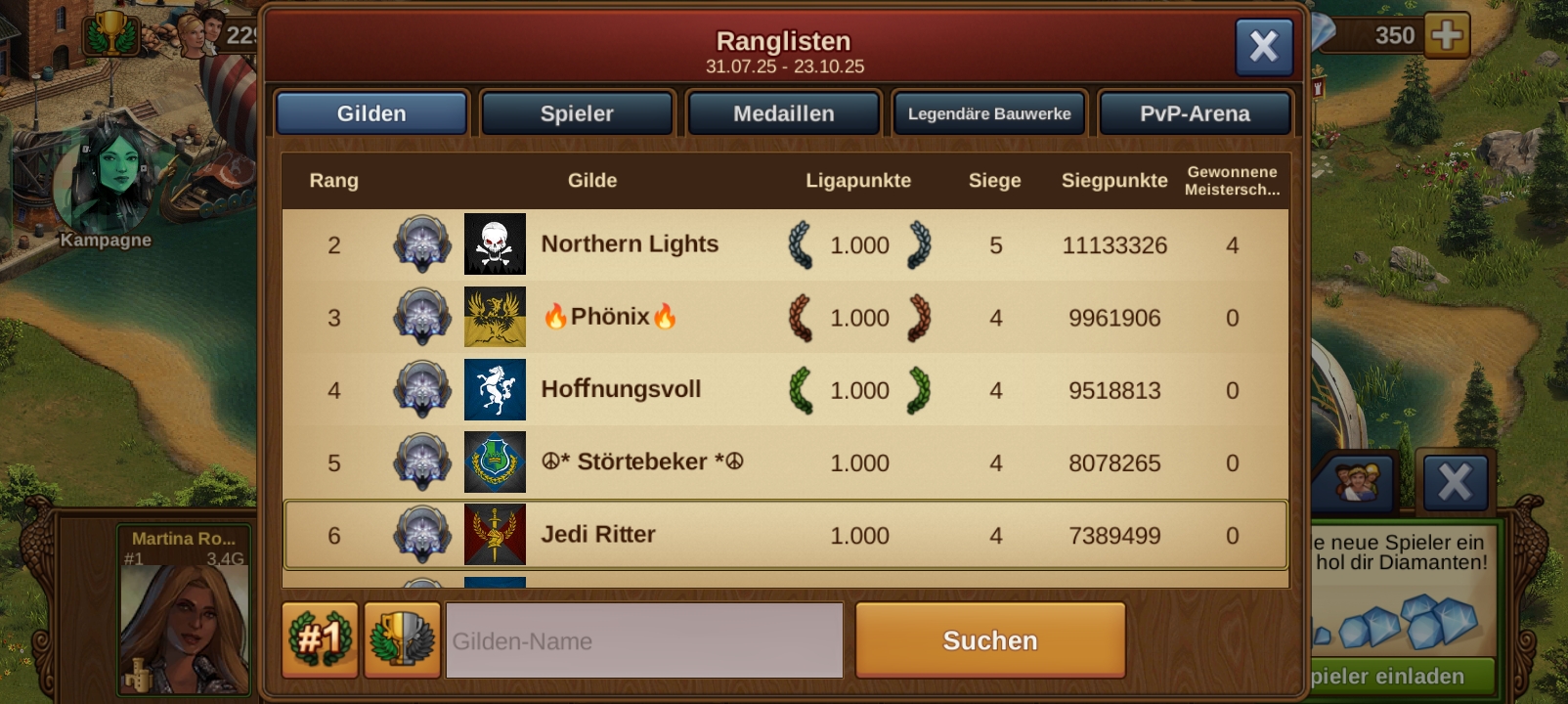Click the trophy laurel button beside search

click(402, 639)
